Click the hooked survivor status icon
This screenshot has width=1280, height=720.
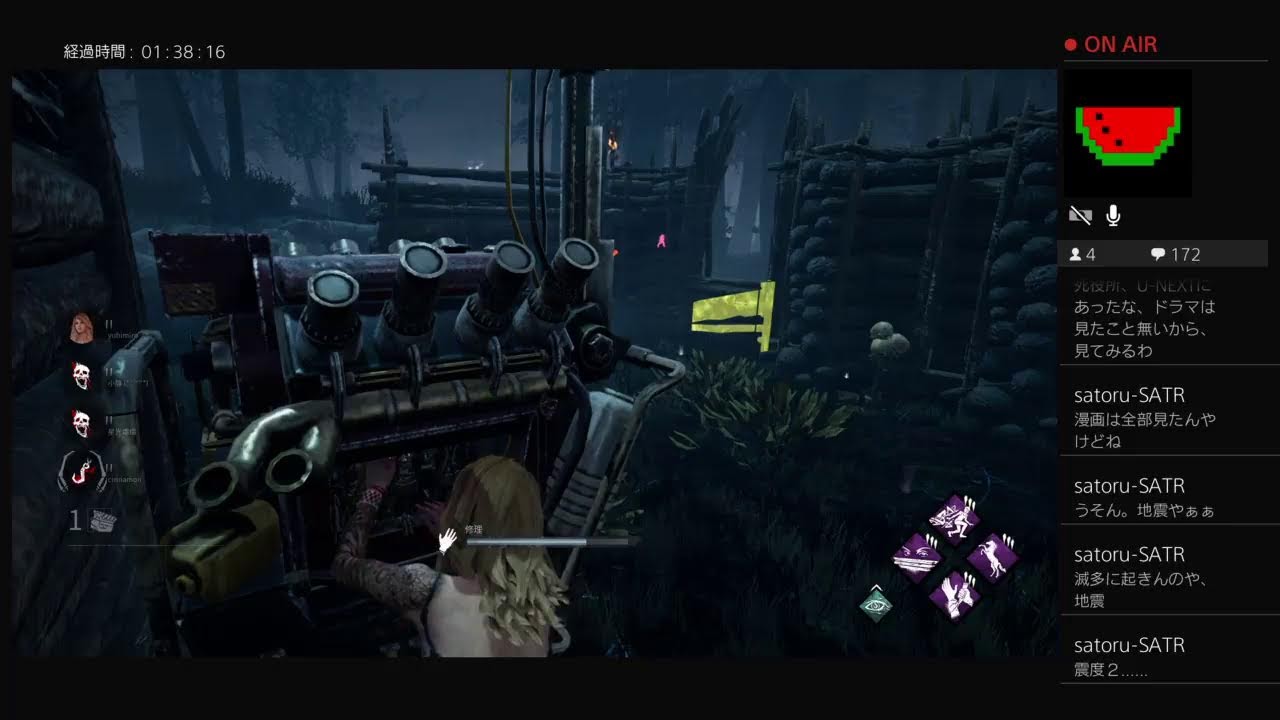click(82, 471)
